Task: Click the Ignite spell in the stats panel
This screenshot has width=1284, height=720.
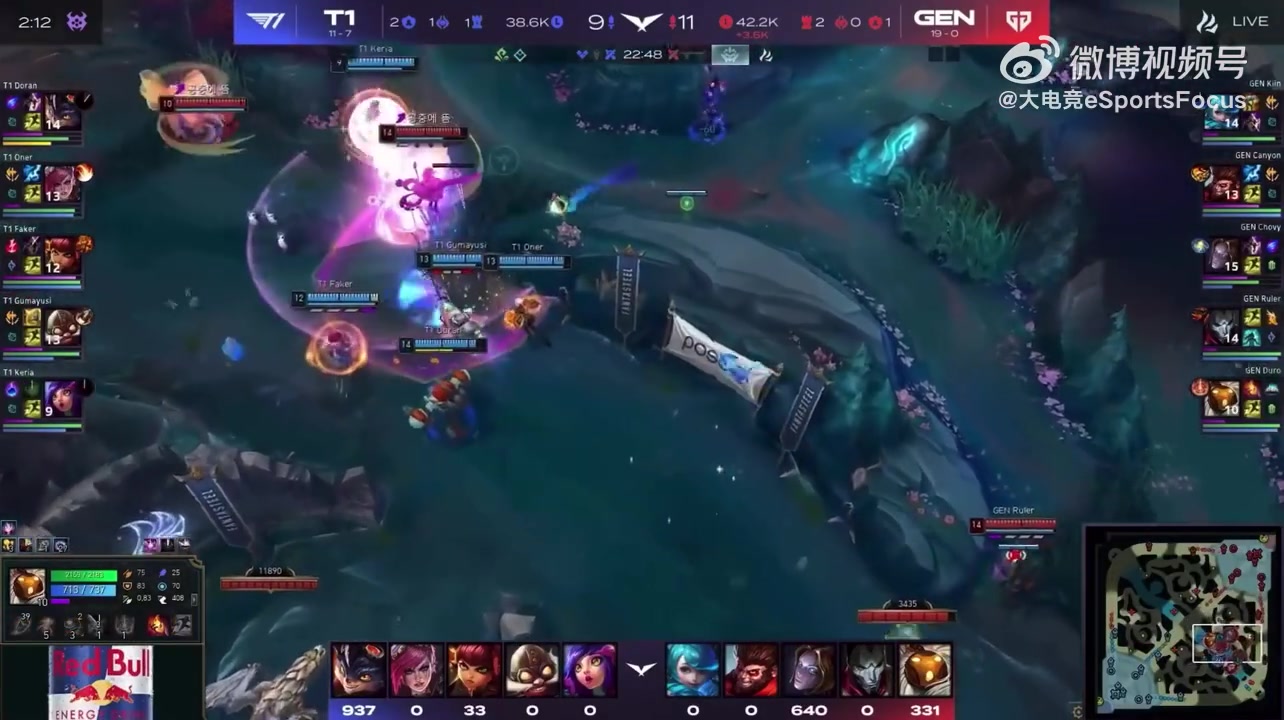Action: [158, 626]
